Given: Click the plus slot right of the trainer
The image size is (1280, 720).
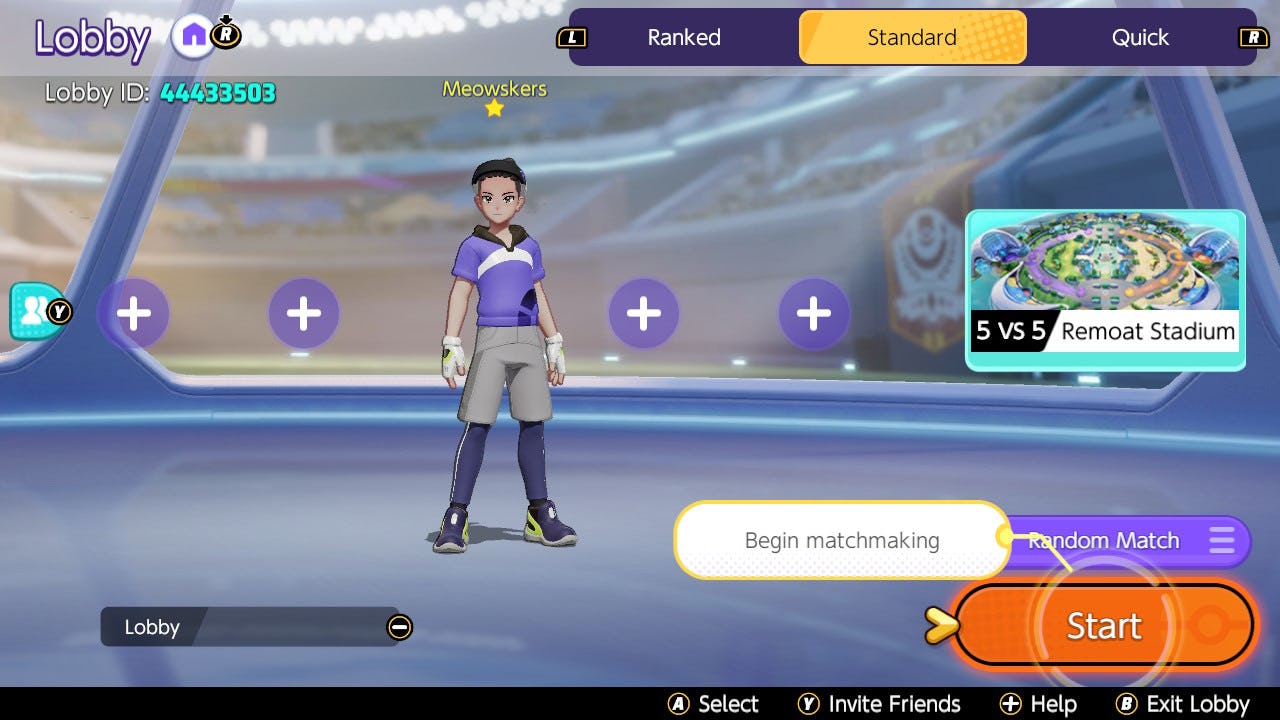Looking at the screenshot, I should click(643, 313).
